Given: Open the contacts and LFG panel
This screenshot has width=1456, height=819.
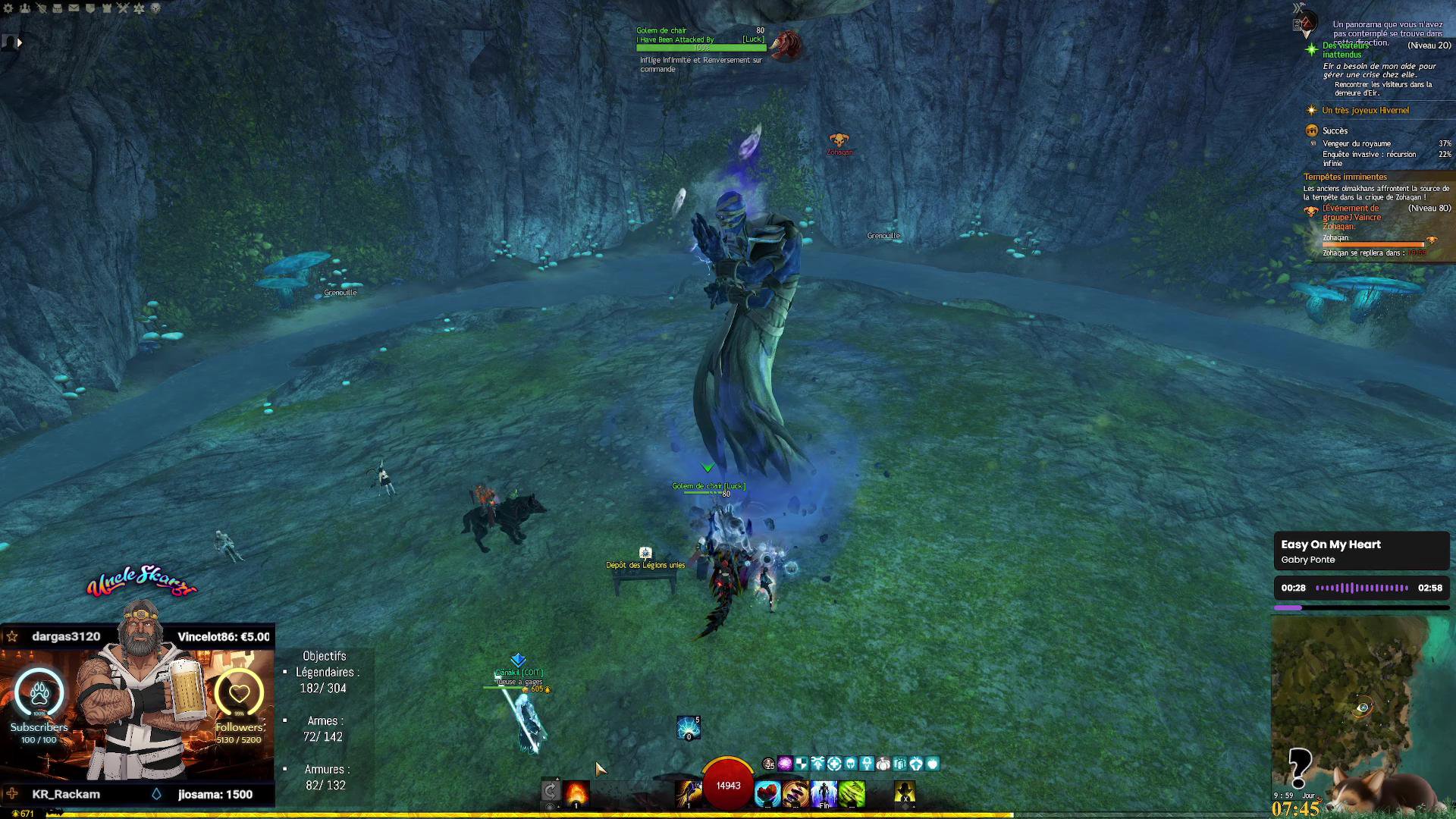Looking at the screenshot, I should pyautogui.click(x=25, y=8).
